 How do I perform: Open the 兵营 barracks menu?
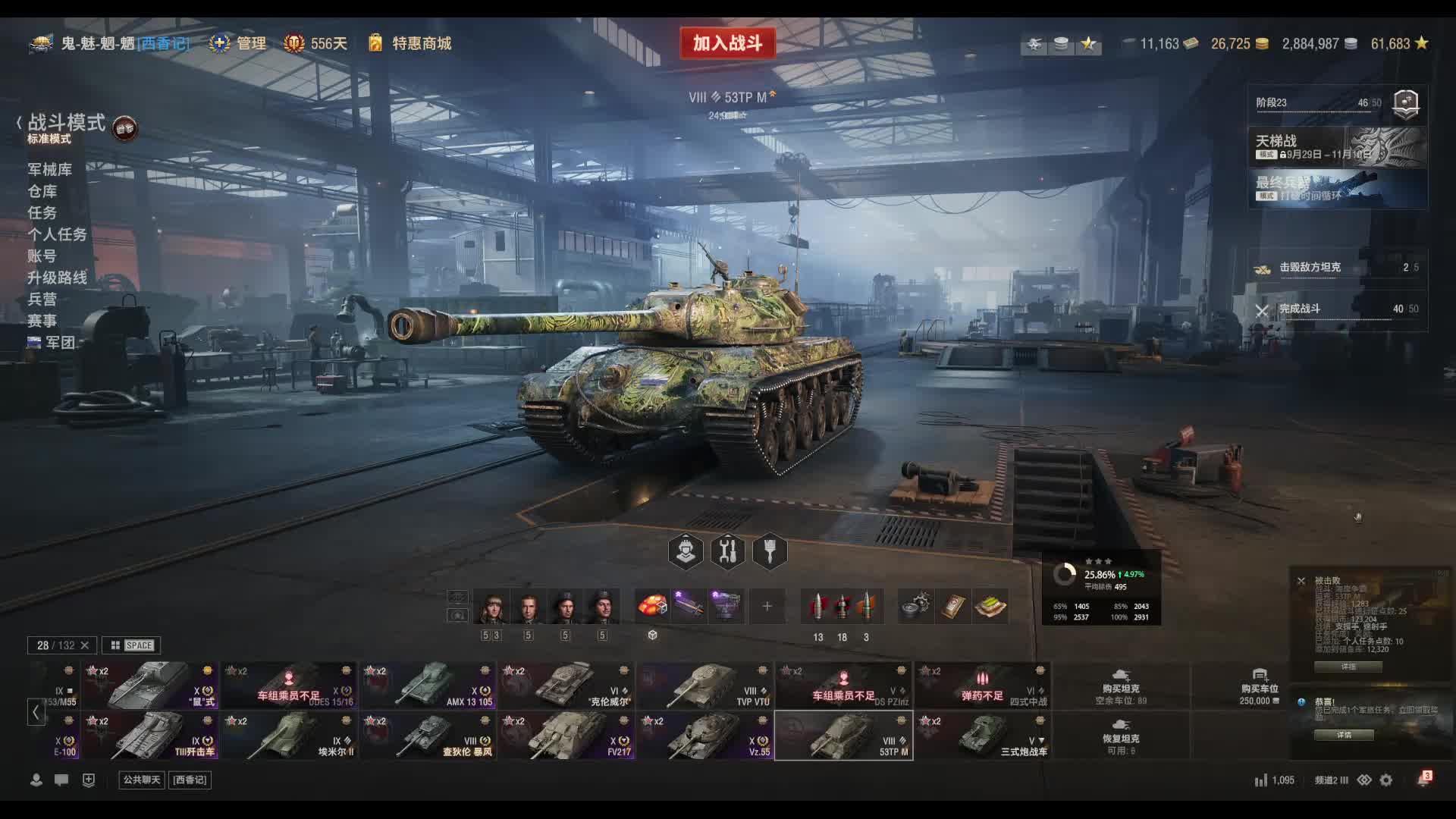tap(42, 299)
